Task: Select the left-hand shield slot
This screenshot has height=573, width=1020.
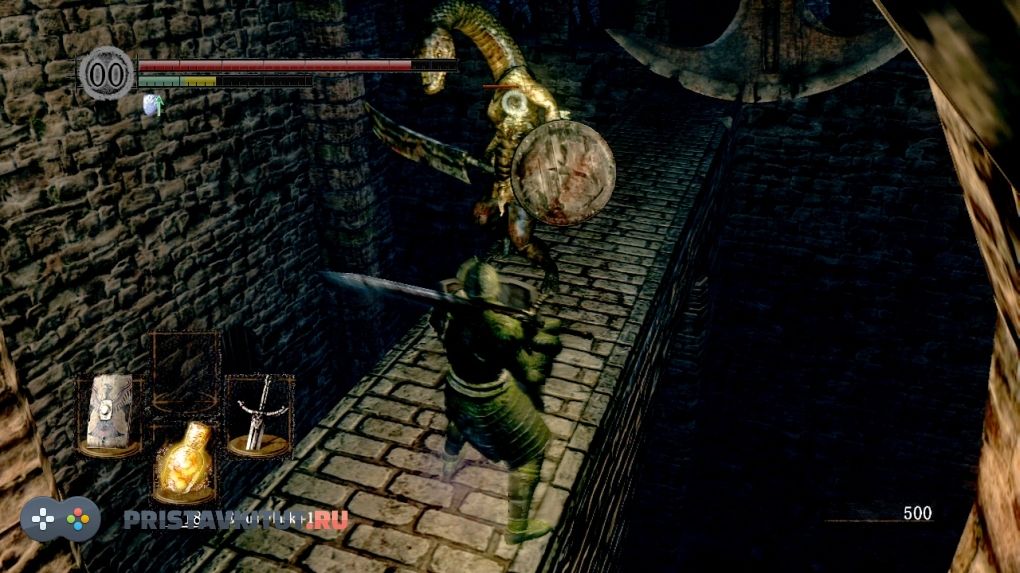Action: click(x=109, y=415)
